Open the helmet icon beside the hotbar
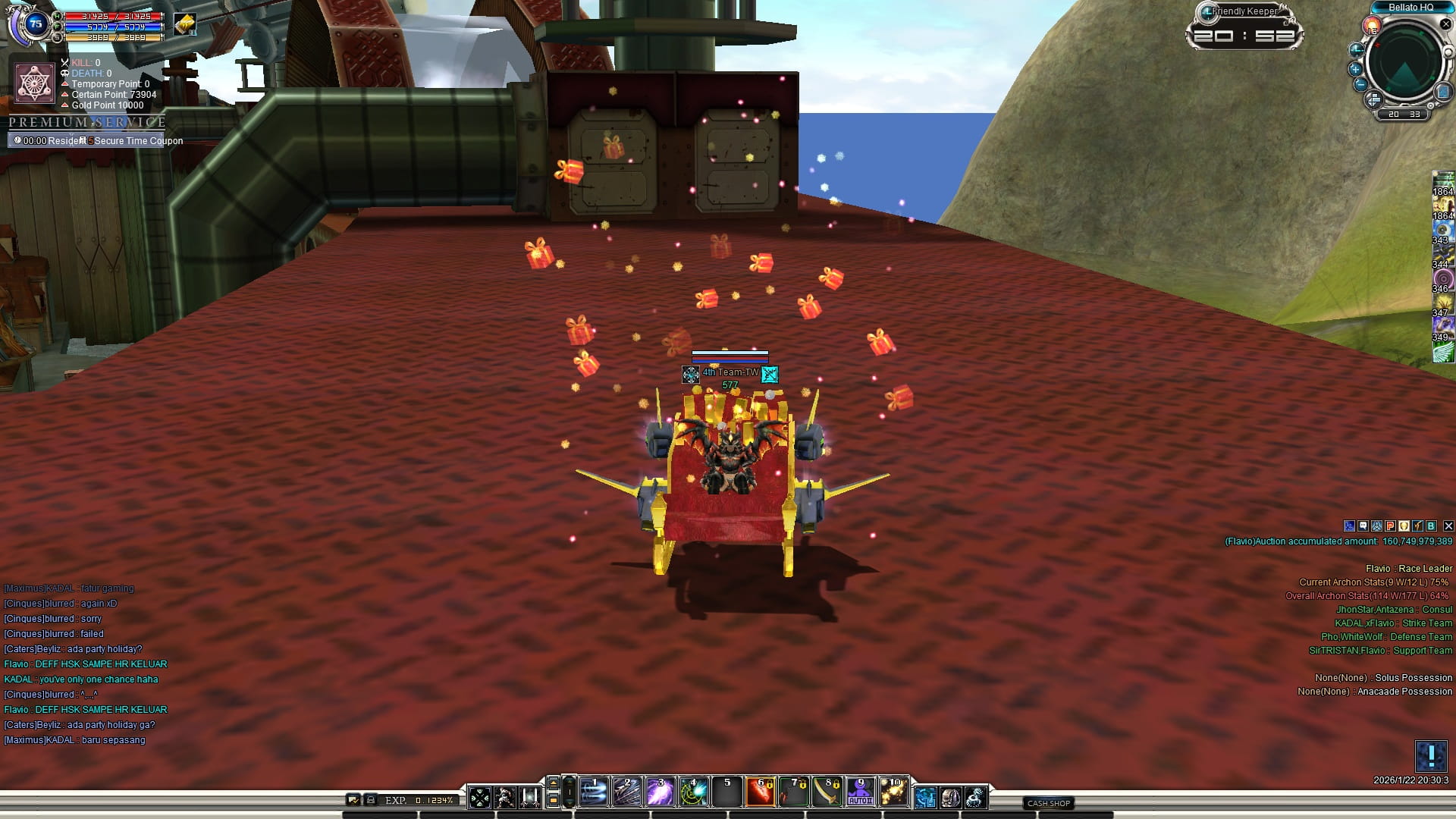This screenshot has width=1456, height=819. point(950,797)
